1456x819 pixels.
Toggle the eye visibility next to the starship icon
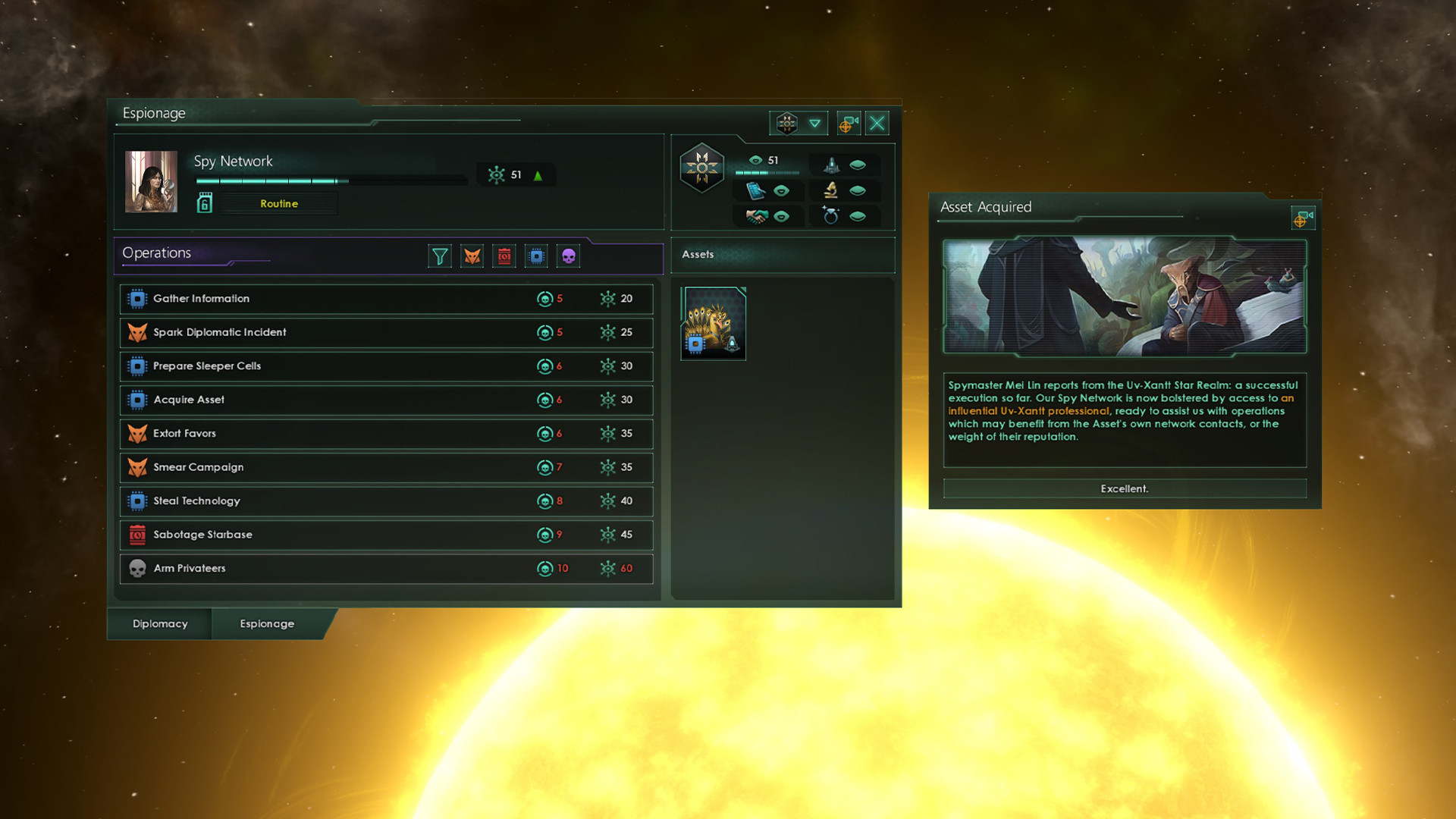(x=858, y=165)
